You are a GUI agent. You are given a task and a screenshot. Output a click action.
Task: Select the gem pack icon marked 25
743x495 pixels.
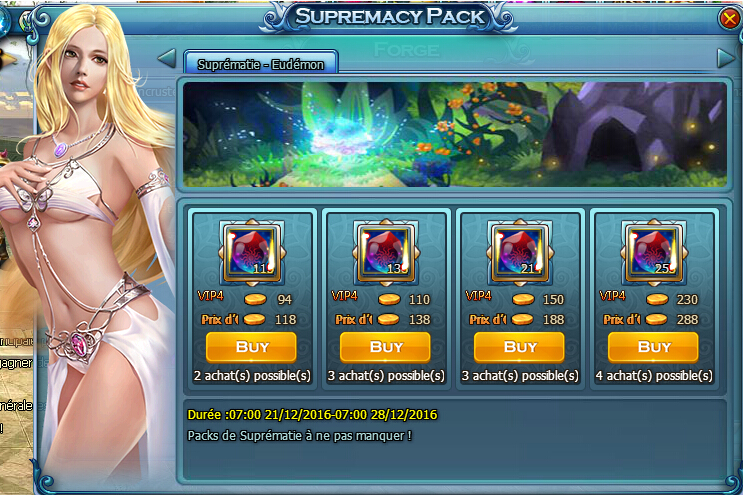pos(653,252)
